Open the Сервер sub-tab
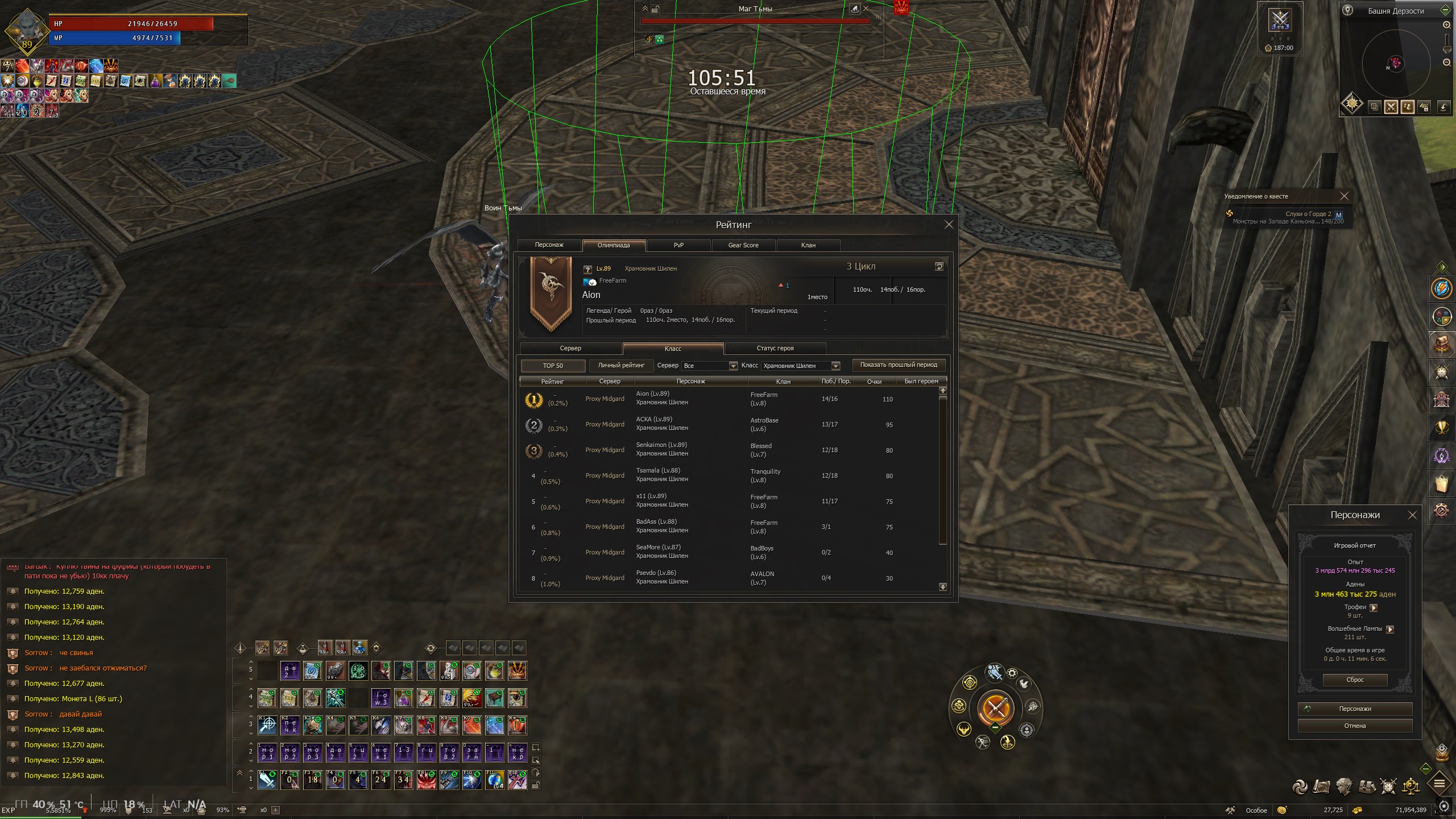 pyautogui.click(x=570, y=348)
